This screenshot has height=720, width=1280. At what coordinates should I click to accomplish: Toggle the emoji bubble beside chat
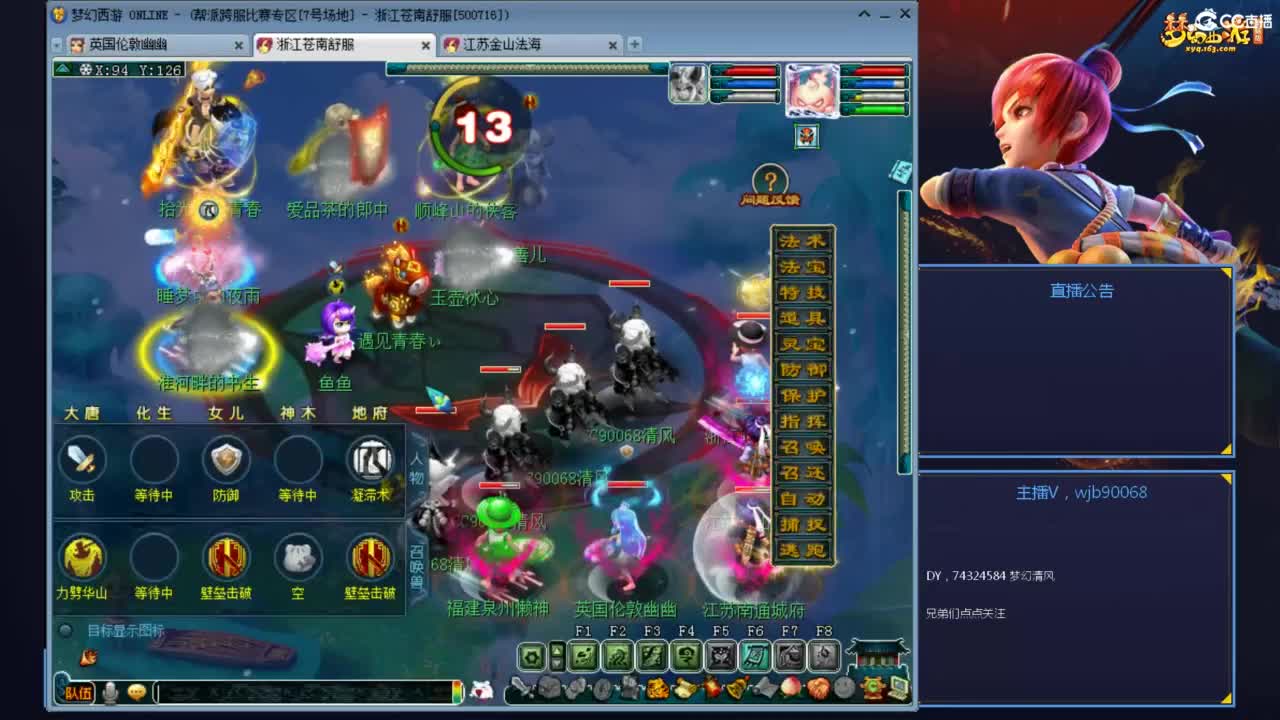(136, 690)
